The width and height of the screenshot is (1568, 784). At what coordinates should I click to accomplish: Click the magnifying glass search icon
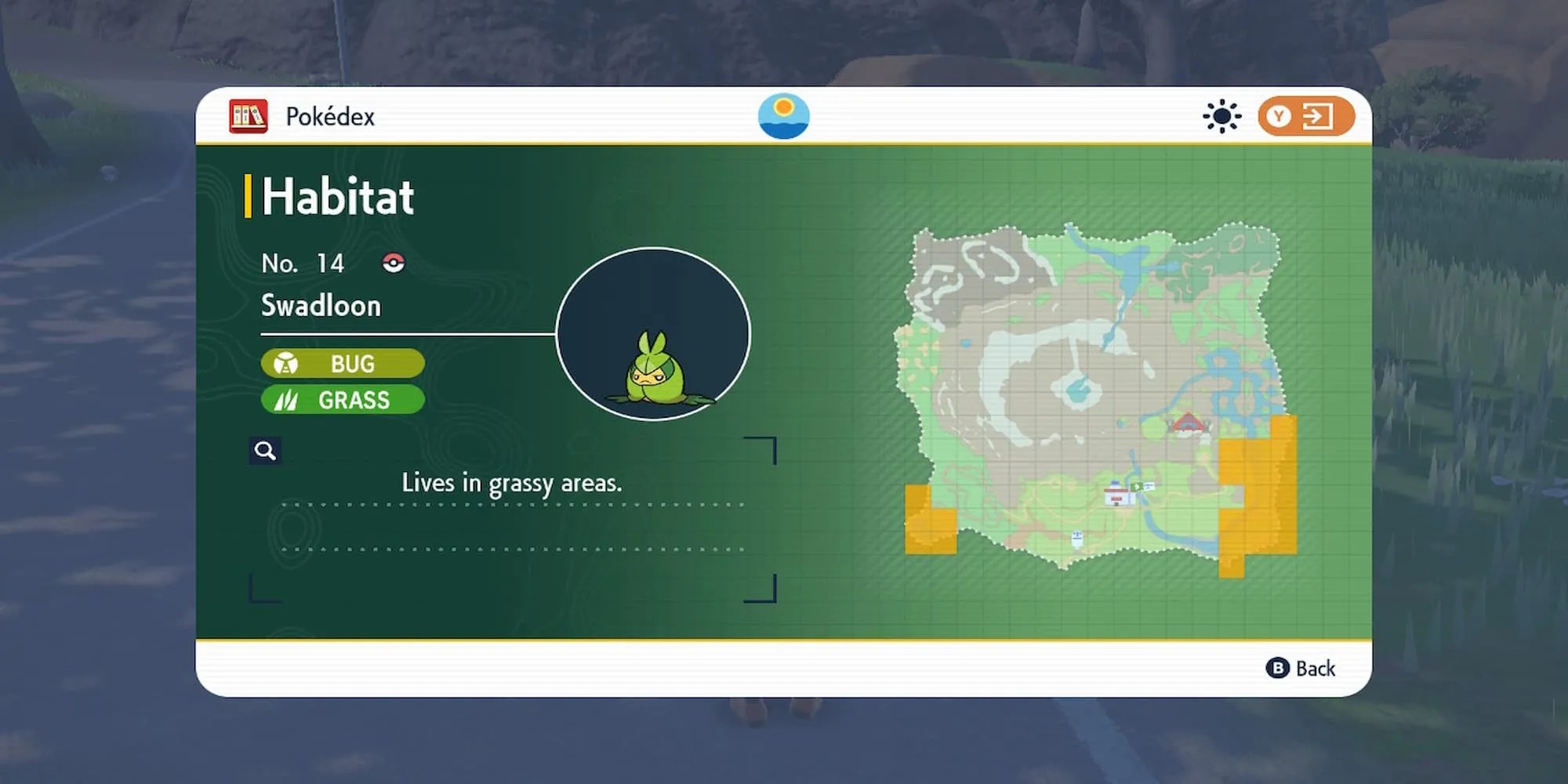(x=264, y=451)
